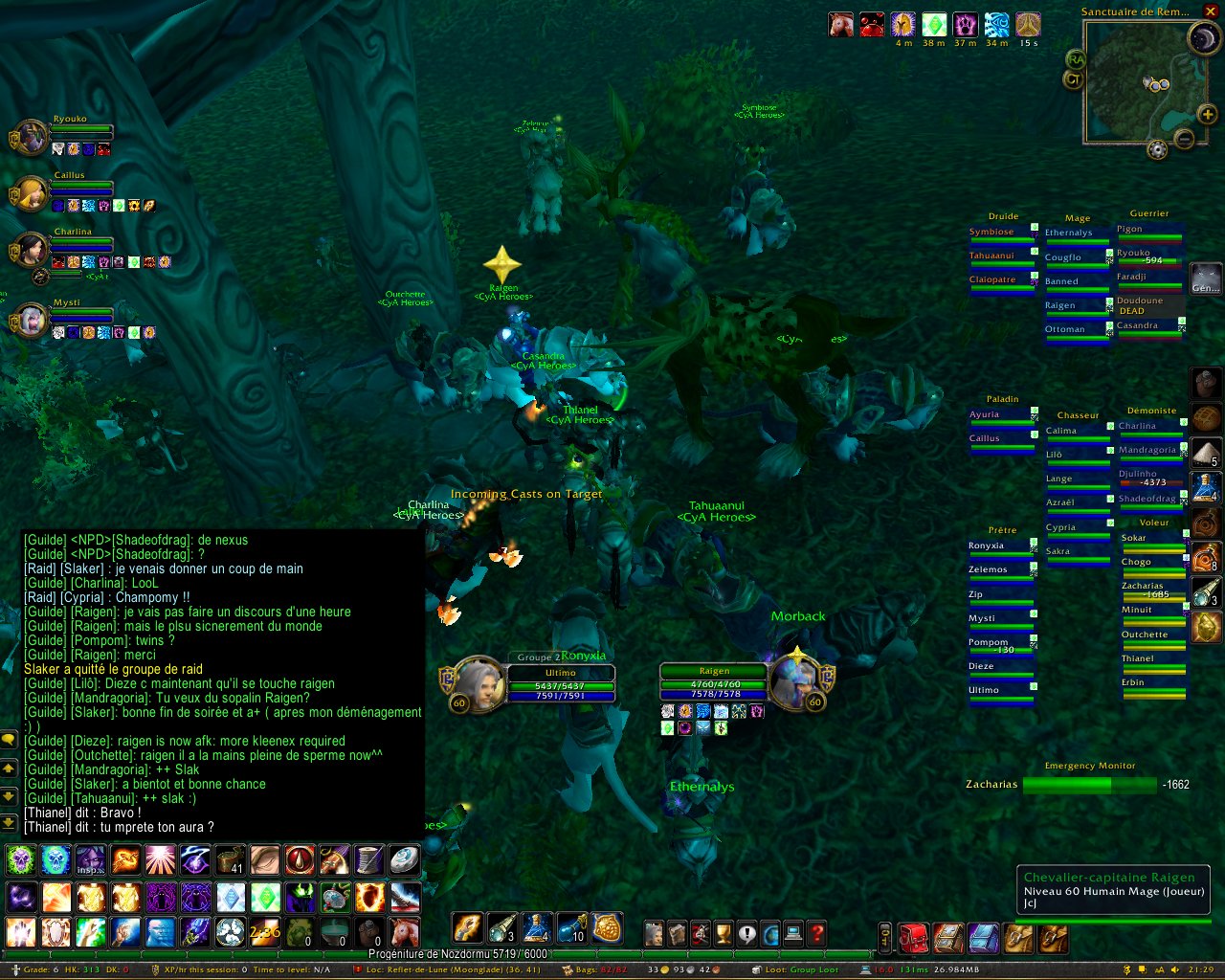Click Raigen's target portrait frame

[796, 681]
